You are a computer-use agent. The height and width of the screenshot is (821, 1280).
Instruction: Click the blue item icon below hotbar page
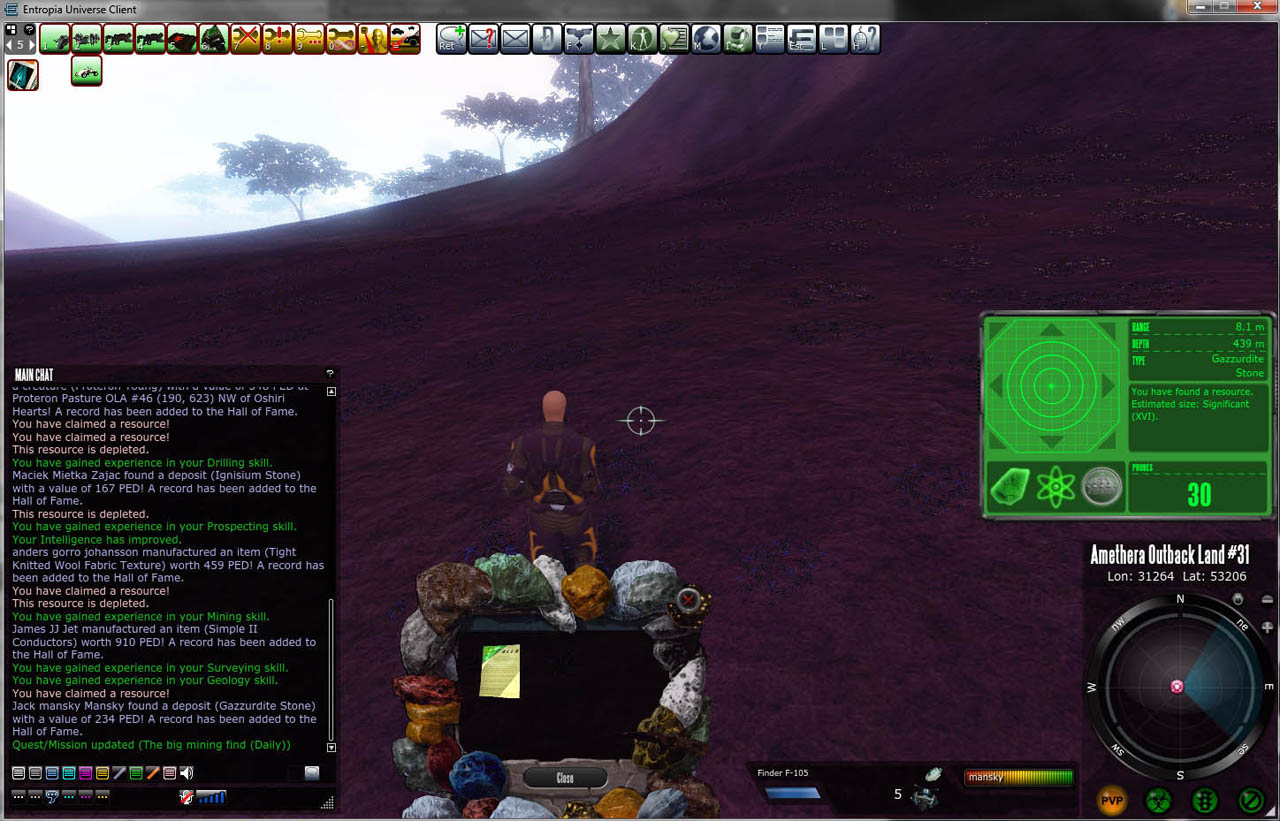pyautogui.click(x=23, y=75)
